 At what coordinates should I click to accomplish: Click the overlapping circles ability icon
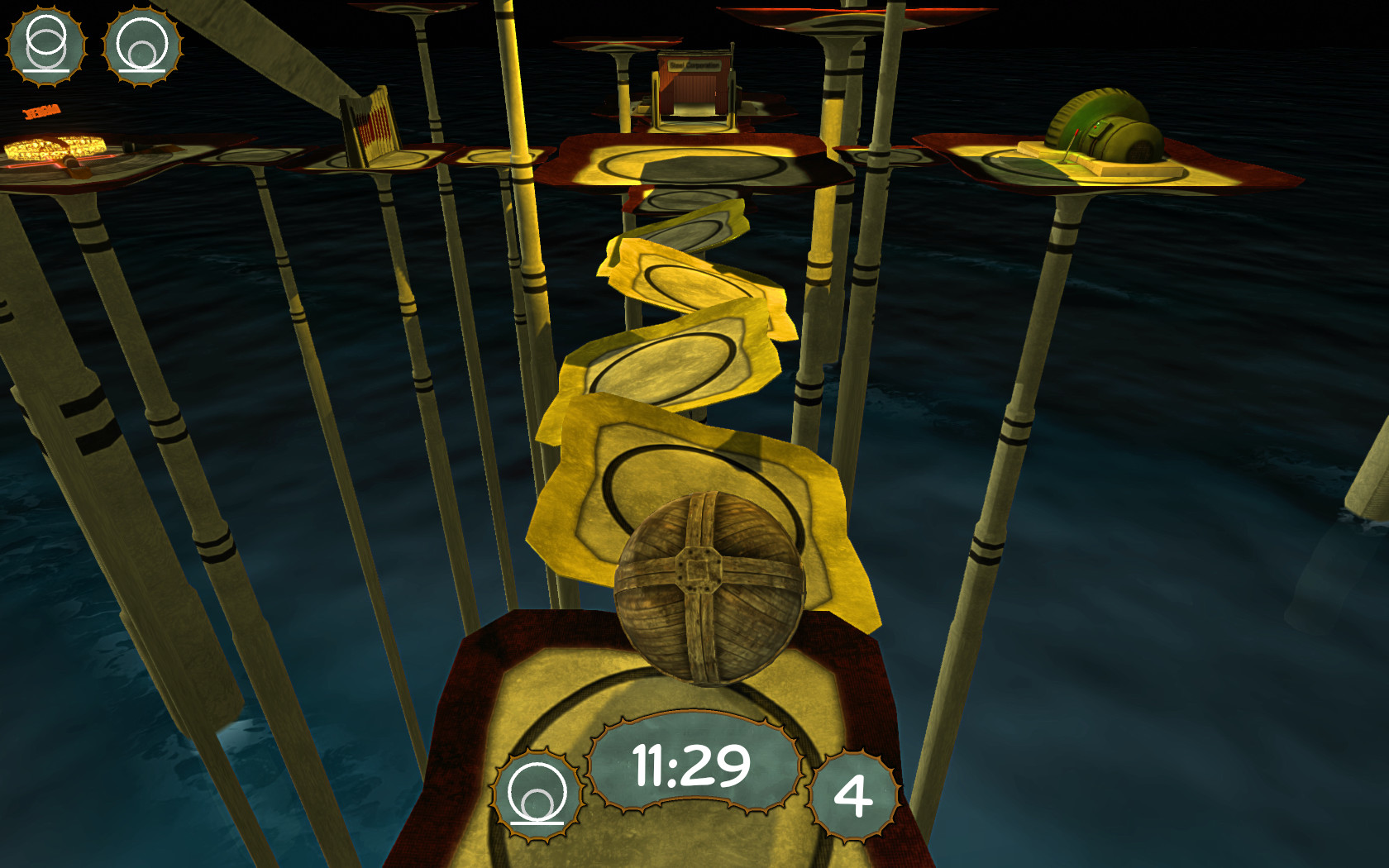(45, 45)
